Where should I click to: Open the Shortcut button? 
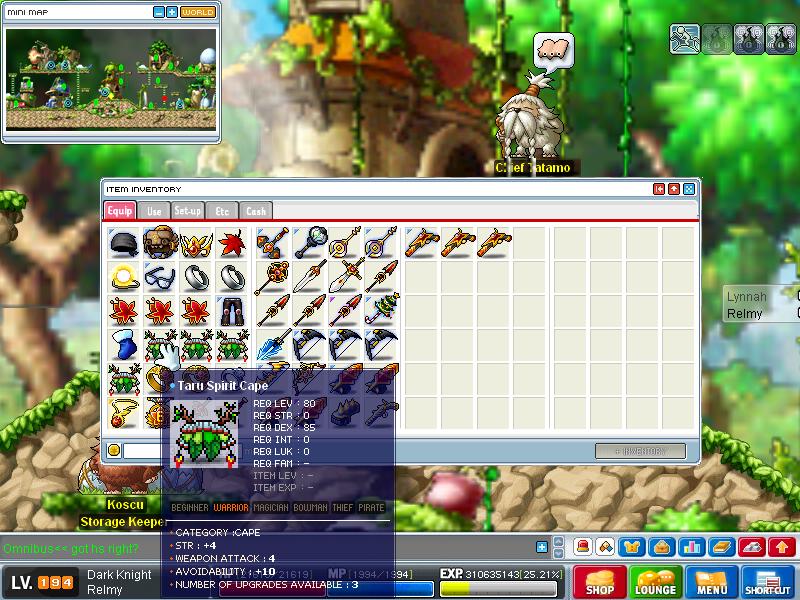click(x=768, y=583)
